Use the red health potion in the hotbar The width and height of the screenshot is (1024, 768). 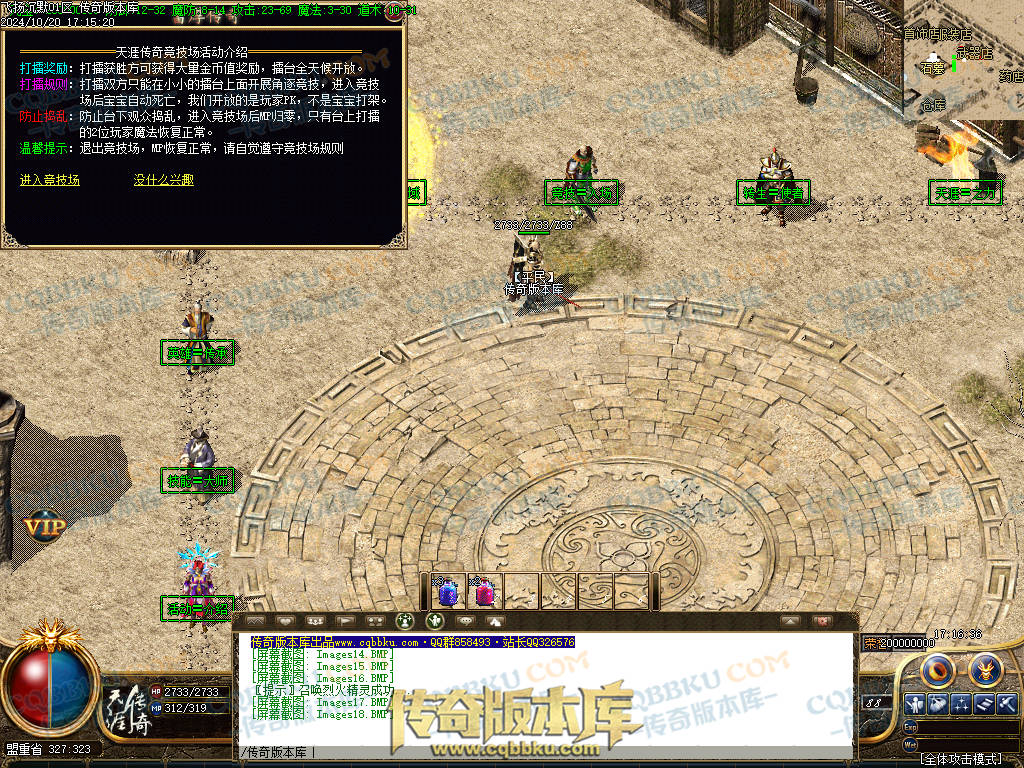pos(485,592)
